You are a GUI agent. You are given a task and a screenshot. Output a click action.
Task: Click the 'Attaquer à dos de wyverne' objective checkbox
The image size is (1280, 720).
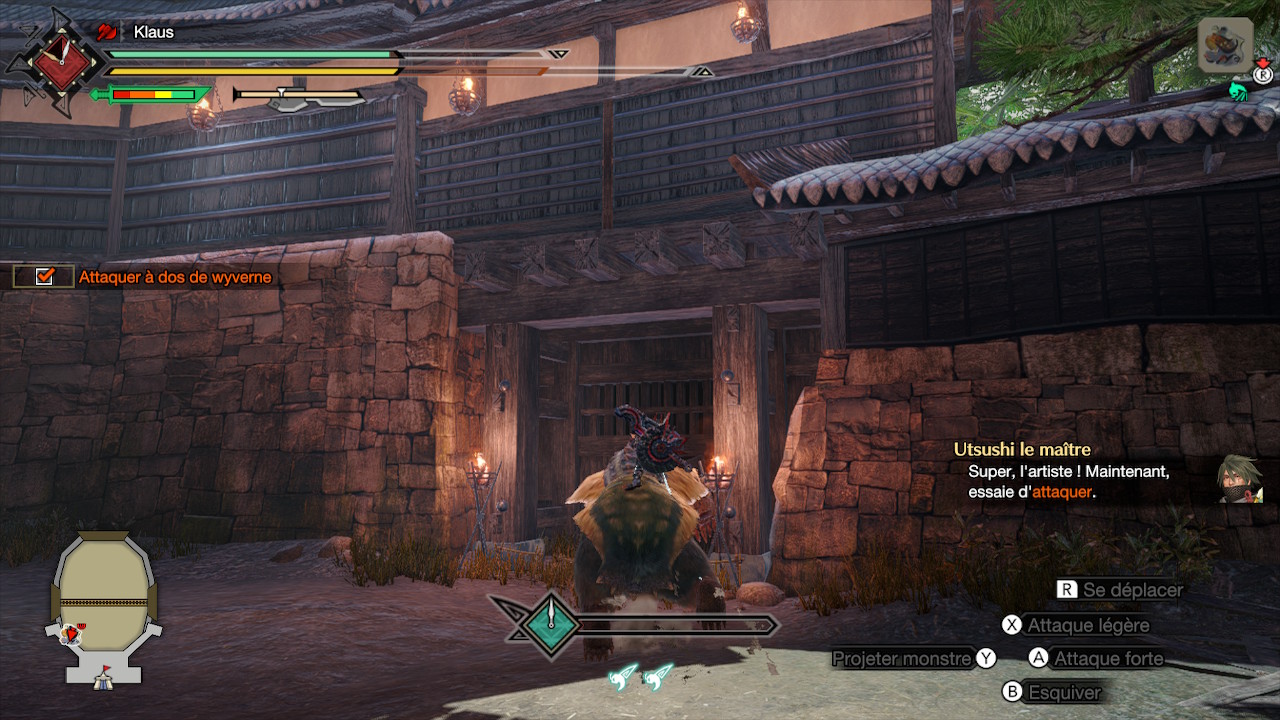44,277
